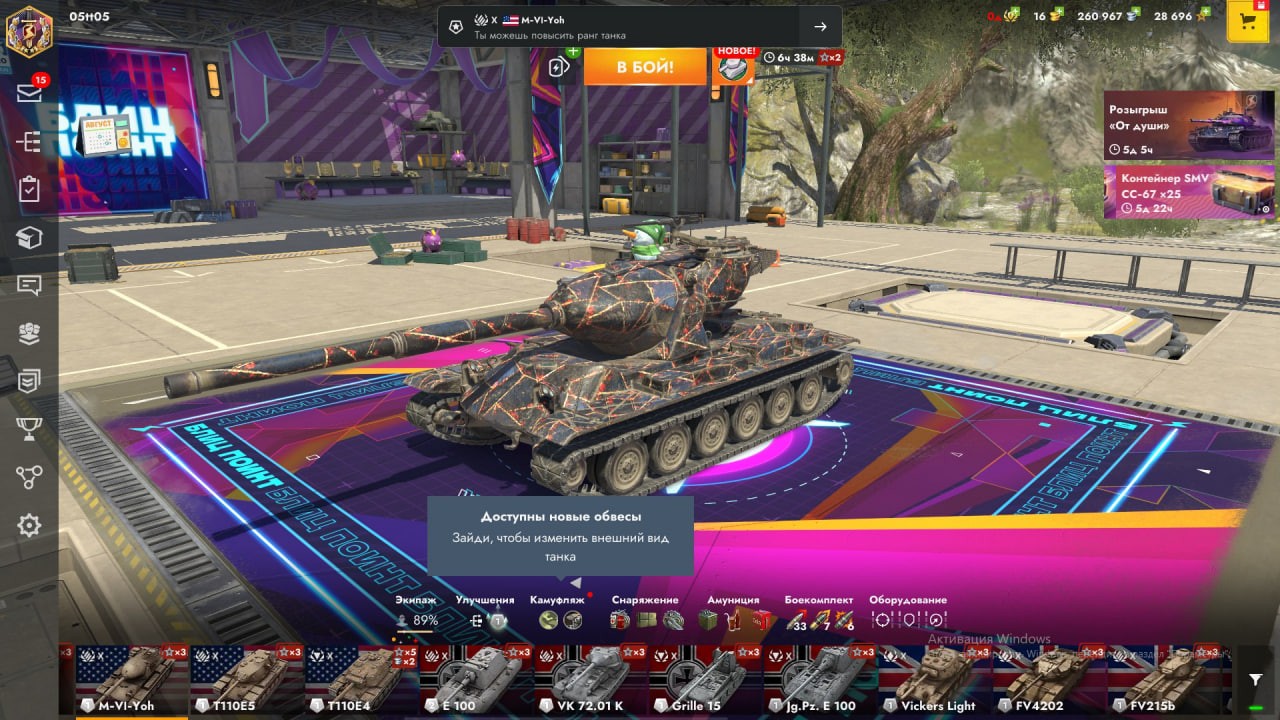Open the chat messages sidebar icon
This screenshot has height=720, width=1280.
29,285
